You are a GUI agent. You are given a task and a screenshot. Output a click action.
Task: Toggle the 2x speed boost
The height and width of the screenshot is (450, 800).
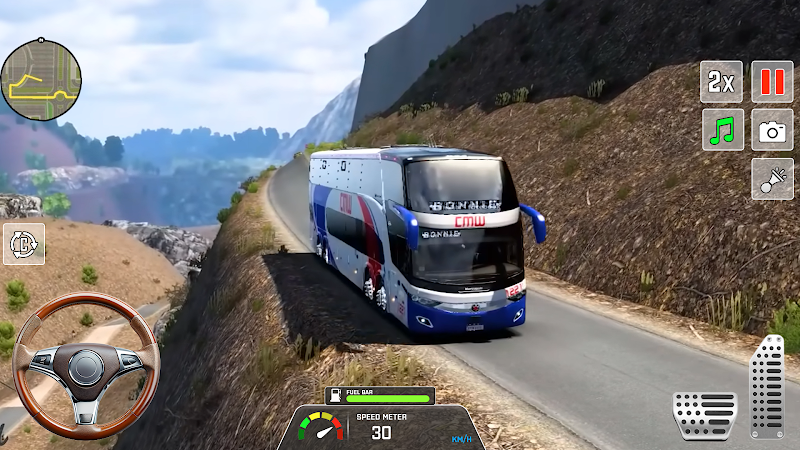[721, 81]
